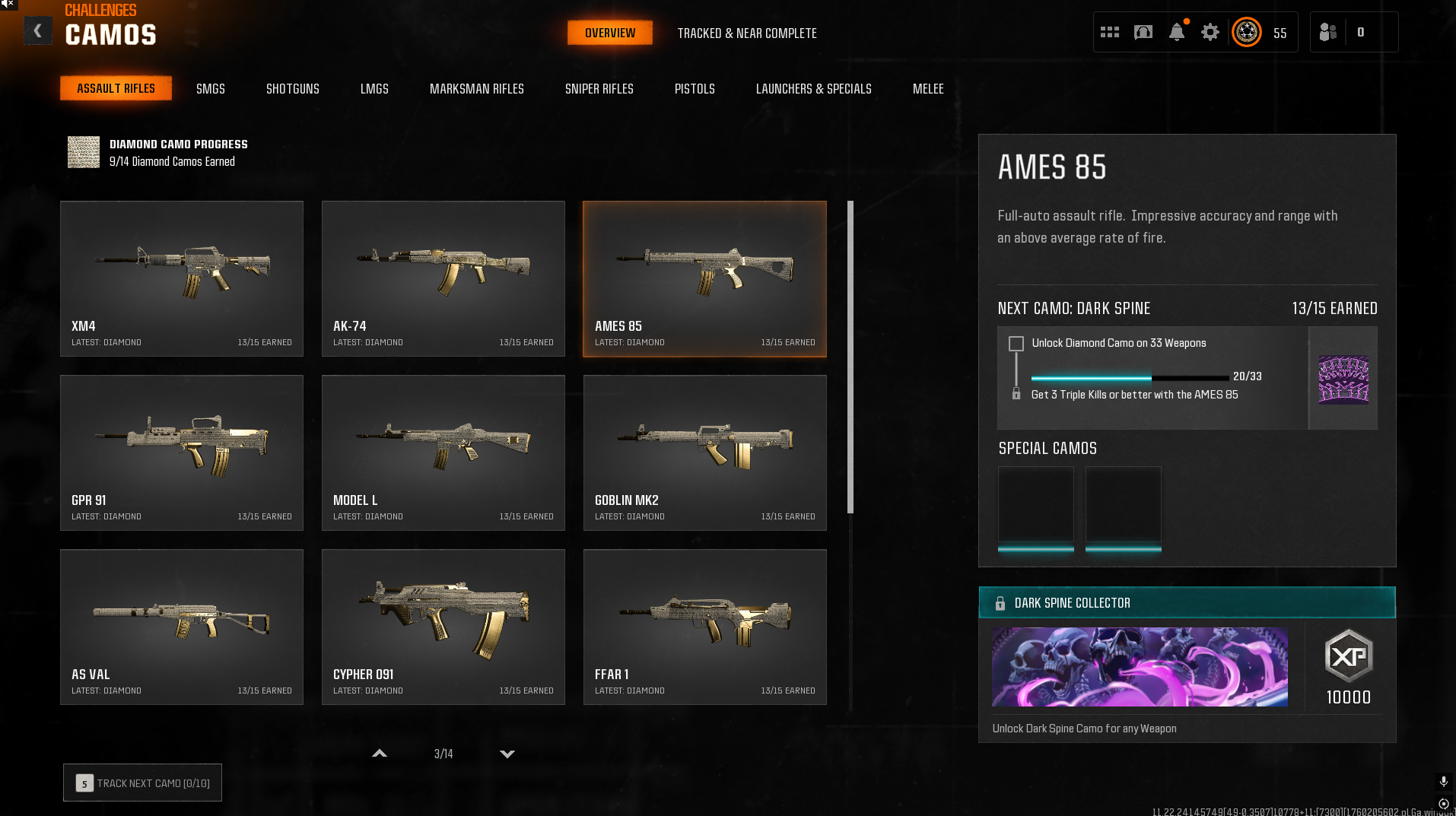This screenshot has width=1456, height=816.
Task: Pick the Goblin MK2 tile
Action: 704,452
